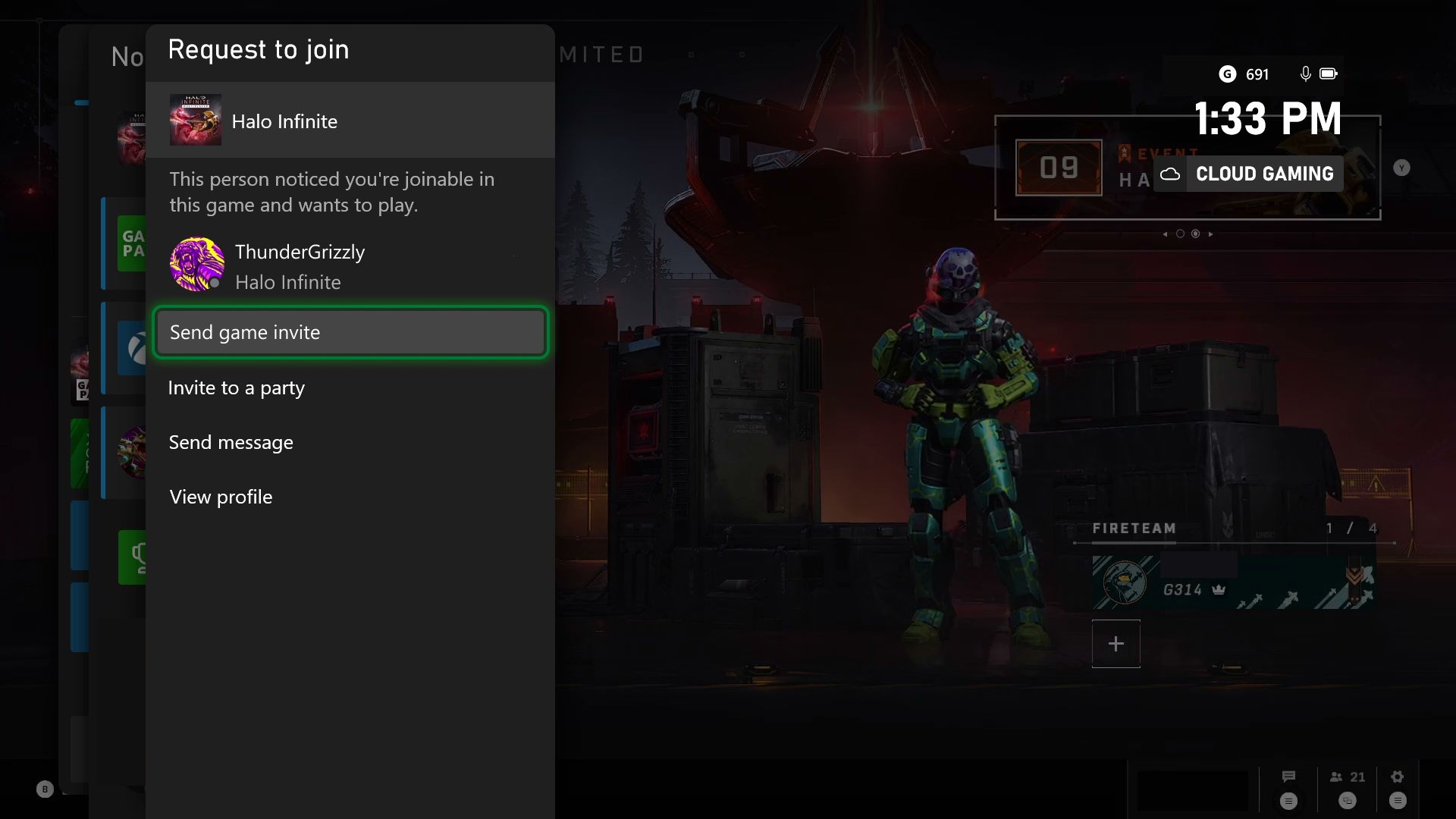Select the G314 fireteam member card
The height and width of the screenshot is (819, 1456).
(1232, 582)
